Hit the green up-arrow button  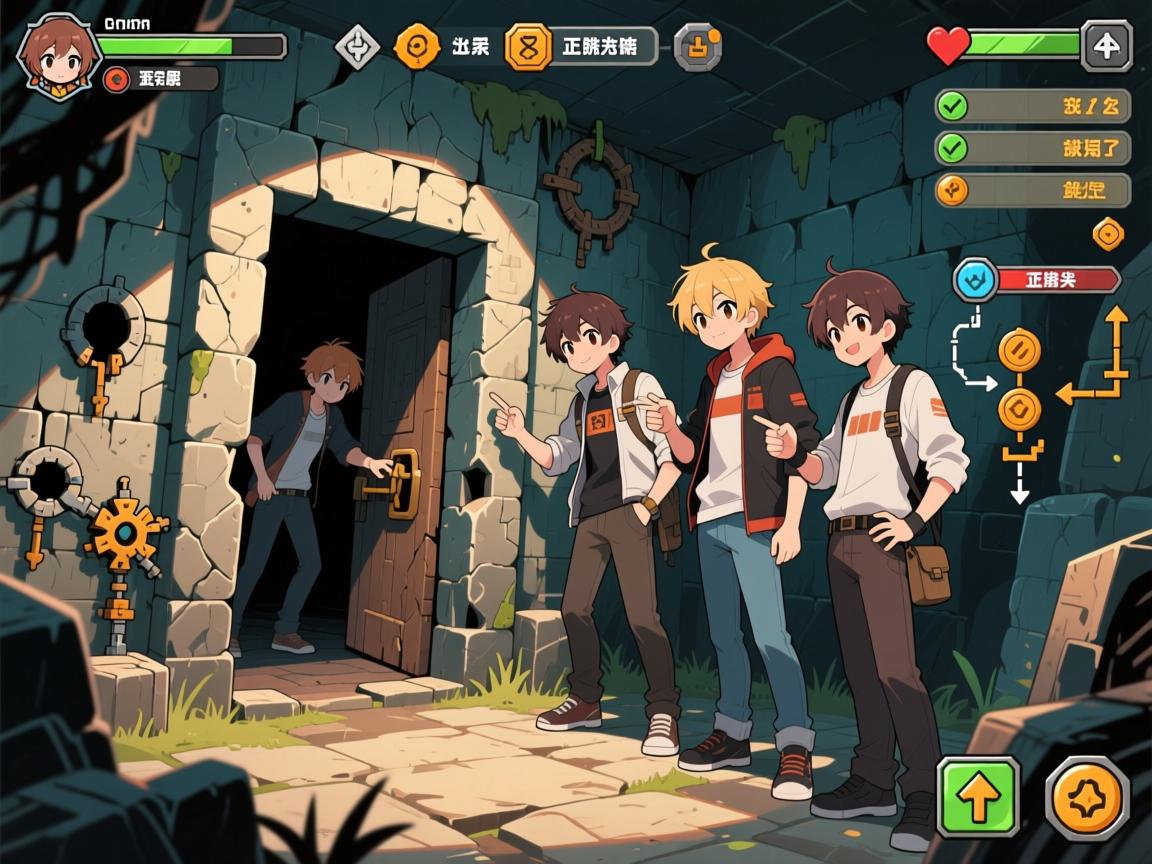coord(977,797)
